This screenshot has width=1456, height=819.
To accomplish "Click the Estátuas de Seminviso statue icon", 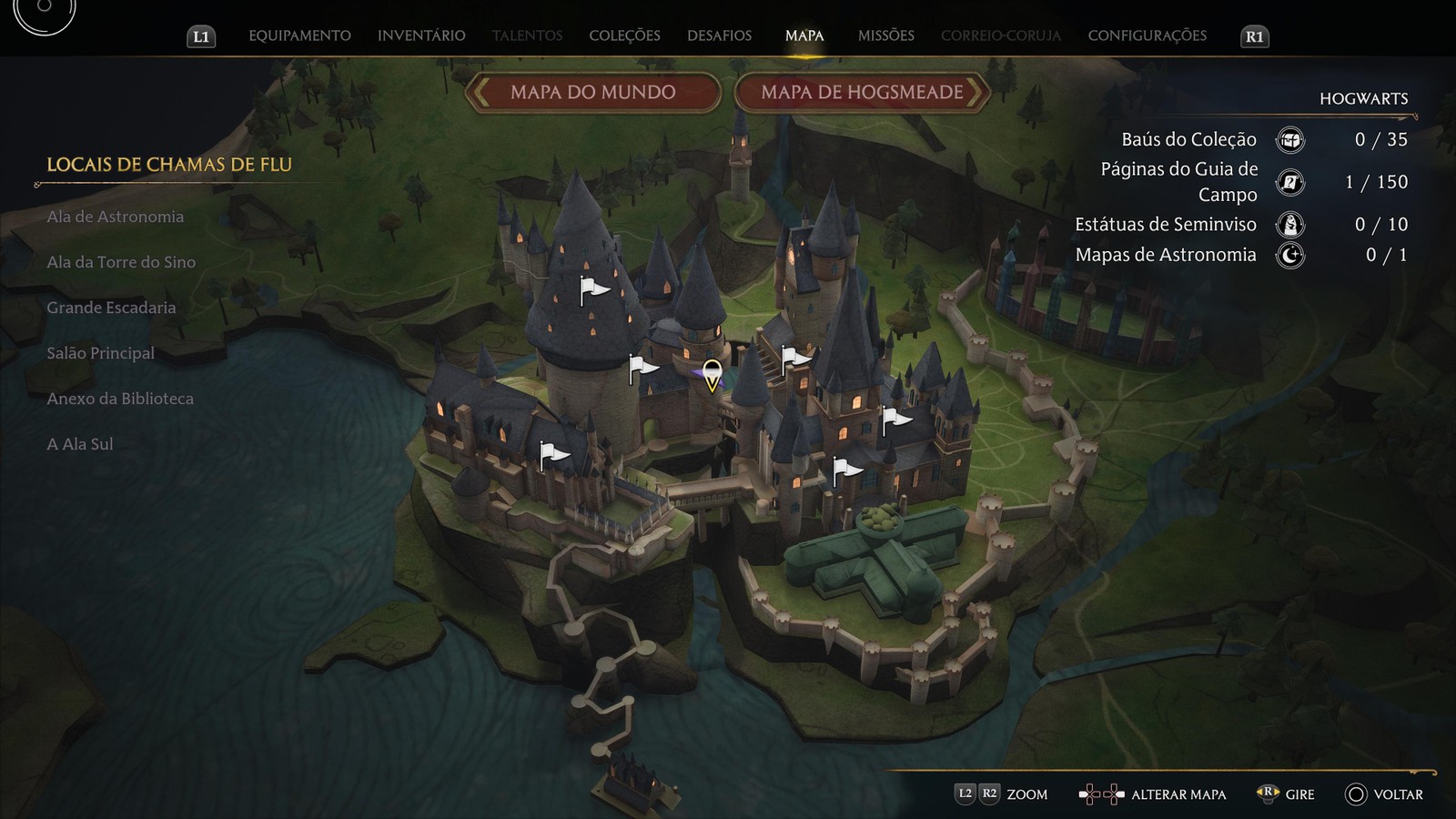I will coord(1289,224).
